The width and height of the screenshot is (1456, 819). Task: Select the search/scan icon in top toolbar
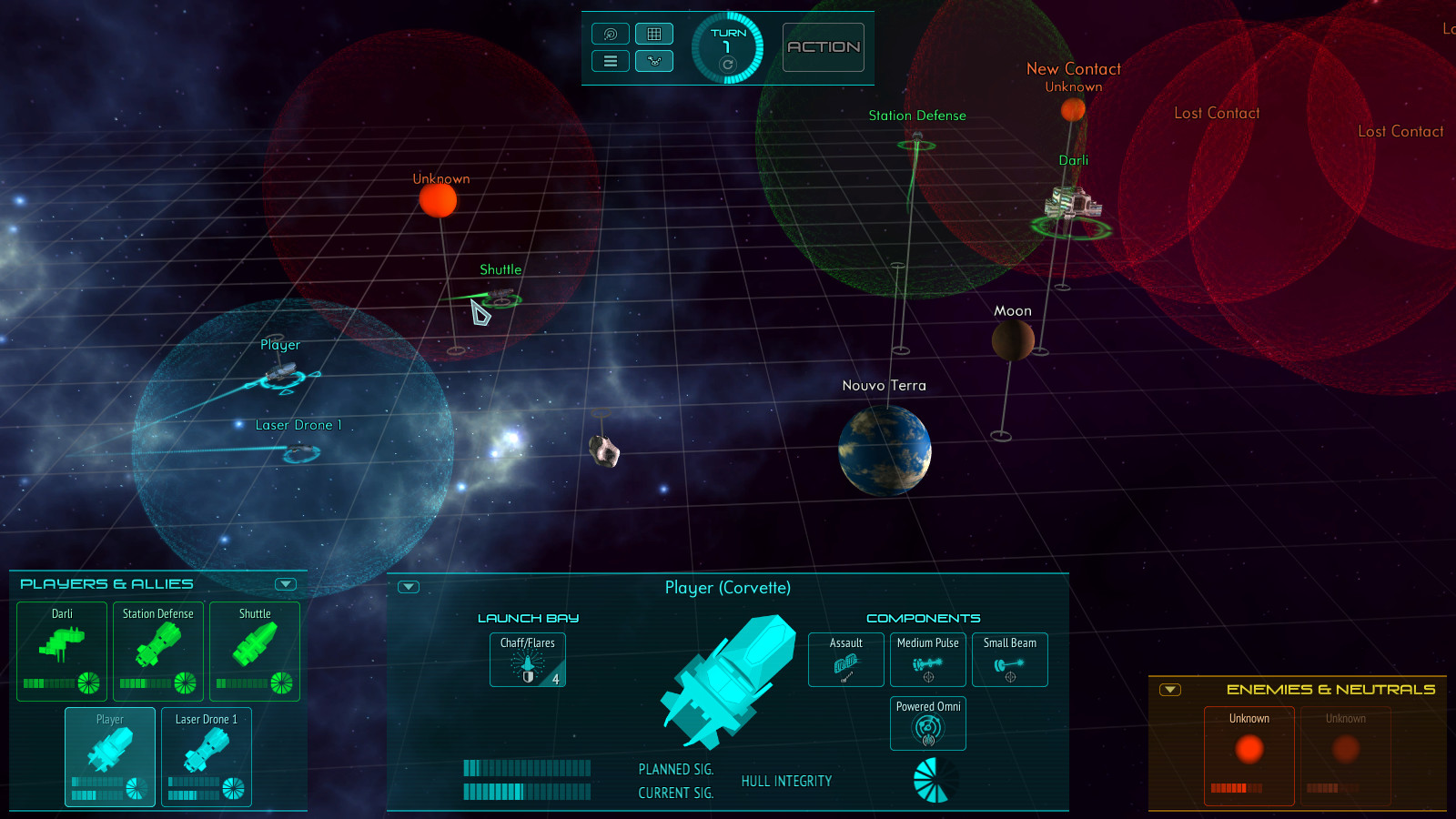click(x=610, y=33)
